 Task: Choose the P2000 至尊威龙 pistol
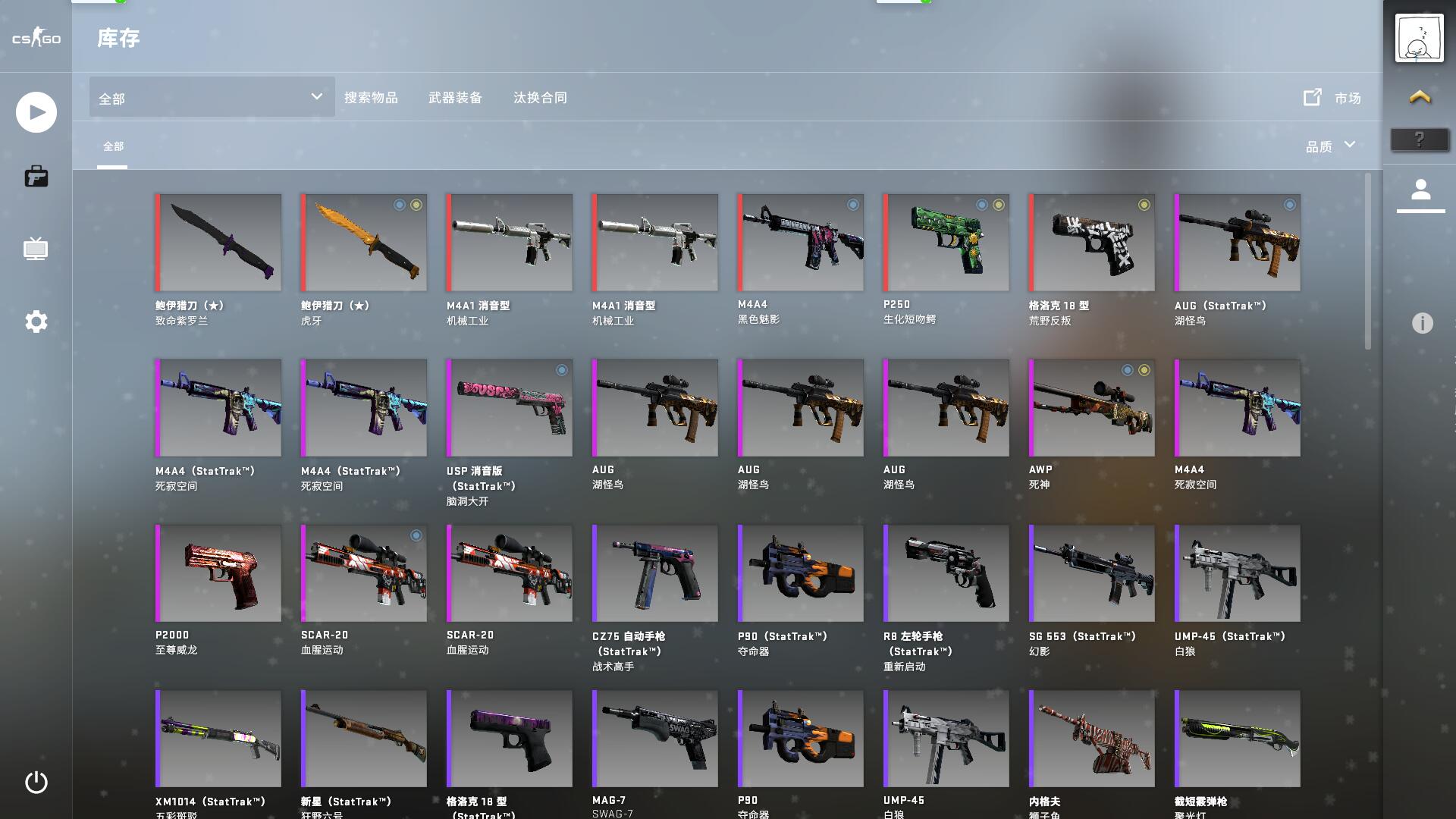pos(218,573)
